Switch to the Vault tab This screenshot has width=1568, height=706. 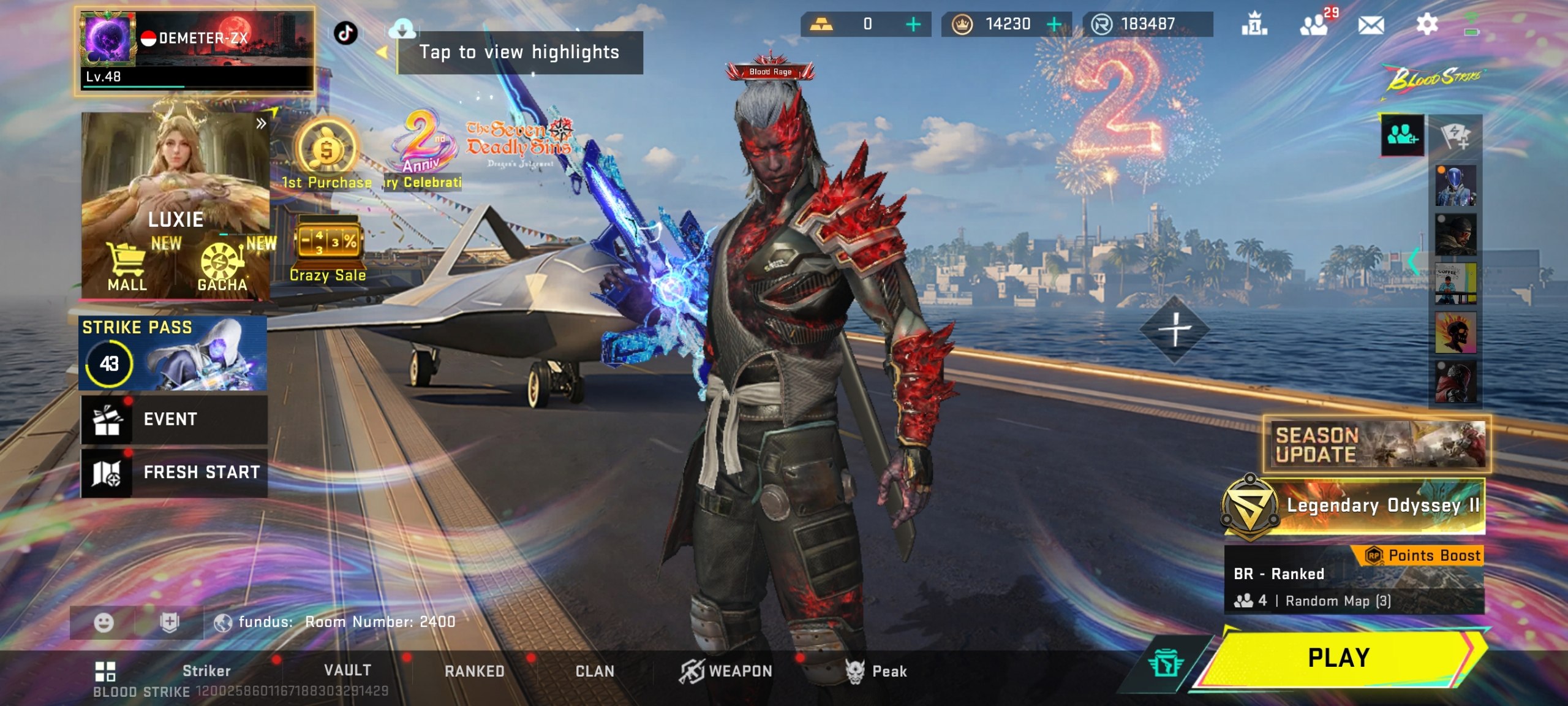click(x=347, y=670)
